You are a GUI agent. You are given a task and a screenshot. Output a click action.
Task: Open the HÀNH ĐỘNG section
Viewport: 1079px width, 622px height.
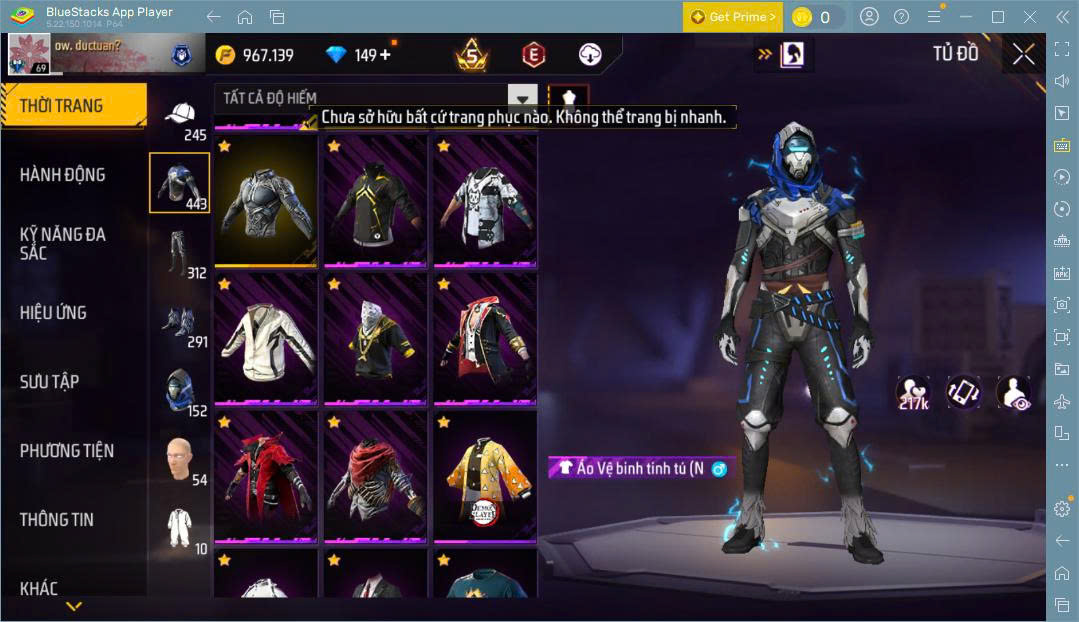click(x=63, y=175)
